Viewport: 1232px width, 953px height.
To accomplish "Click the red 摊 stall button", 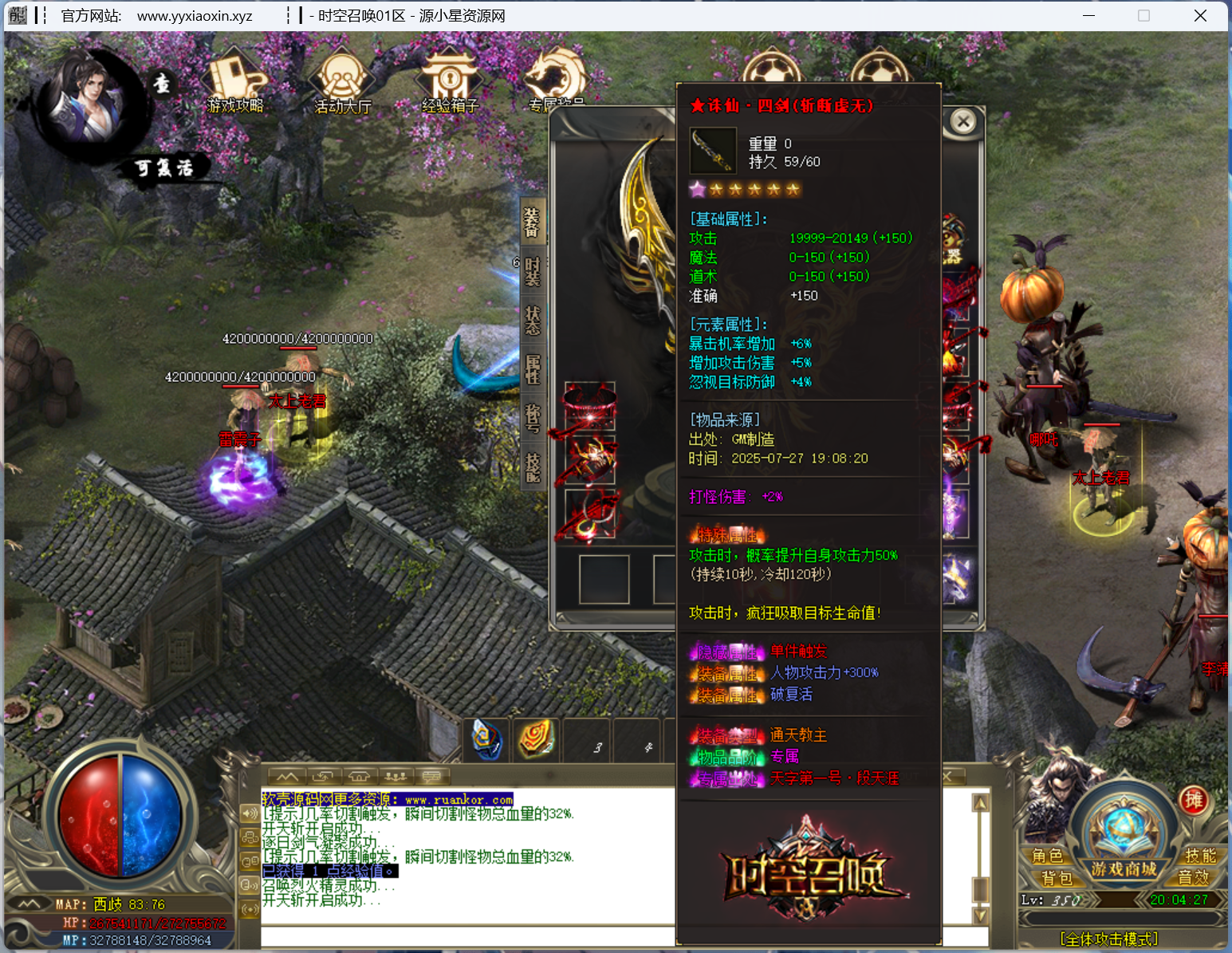I will [x=1194, y=800].
